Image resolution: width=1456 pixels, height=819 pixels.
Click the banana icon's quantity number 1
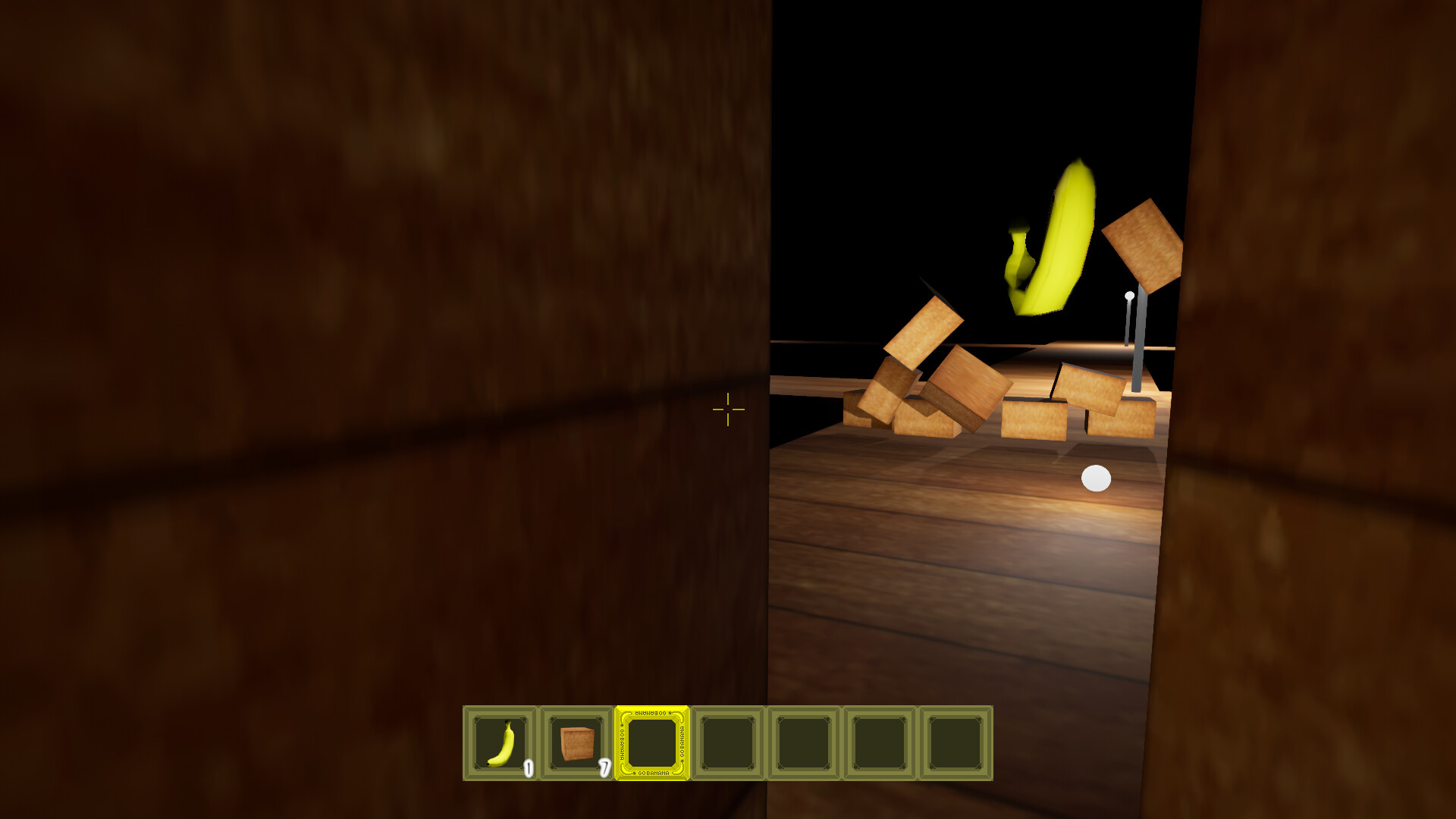[x=529, y=769]
